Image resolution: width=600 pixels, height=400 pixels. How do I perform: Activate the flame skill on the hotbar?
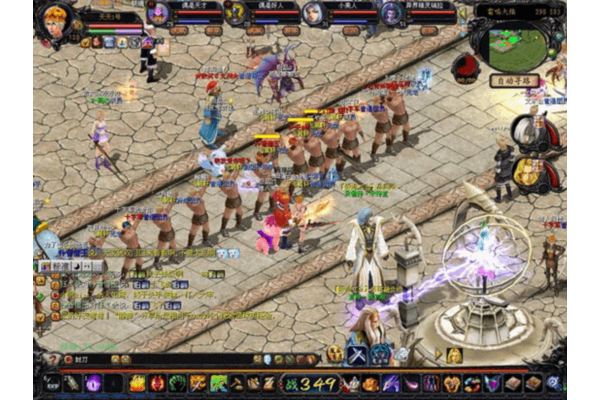tap(137, 383)
